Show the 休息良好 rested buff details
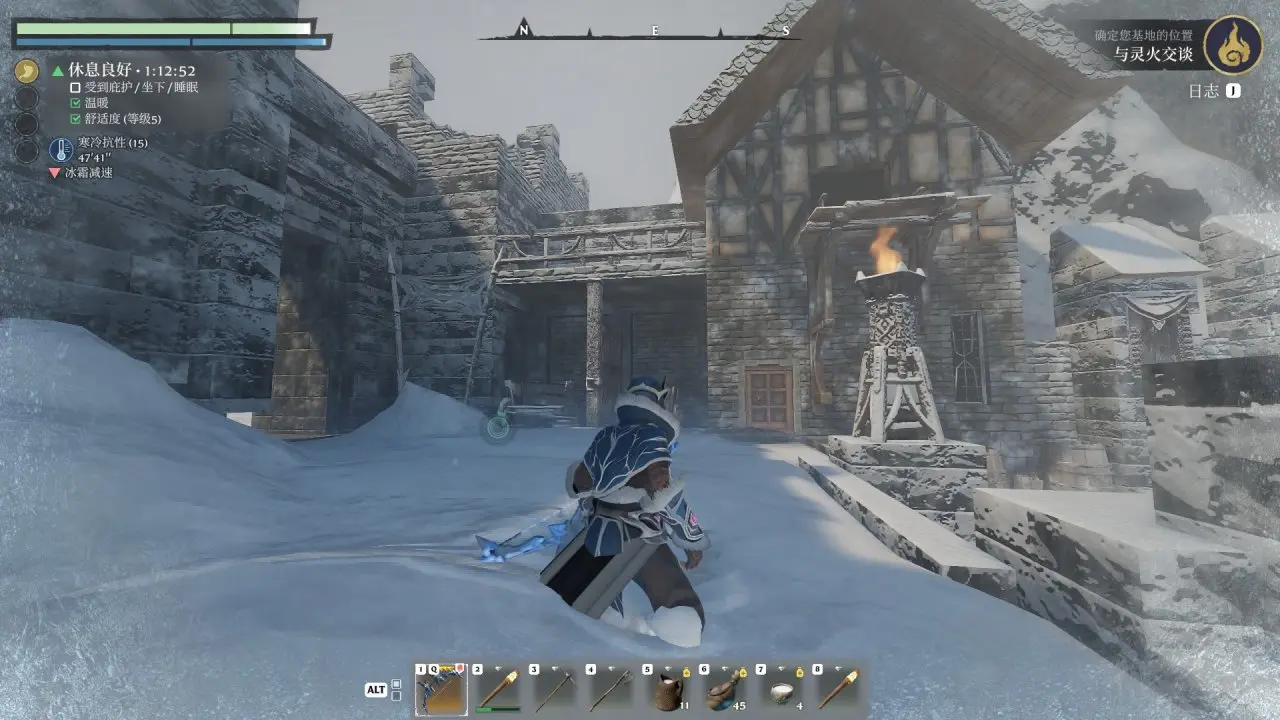The image size is (1280, 720). (x=130, y=71)
